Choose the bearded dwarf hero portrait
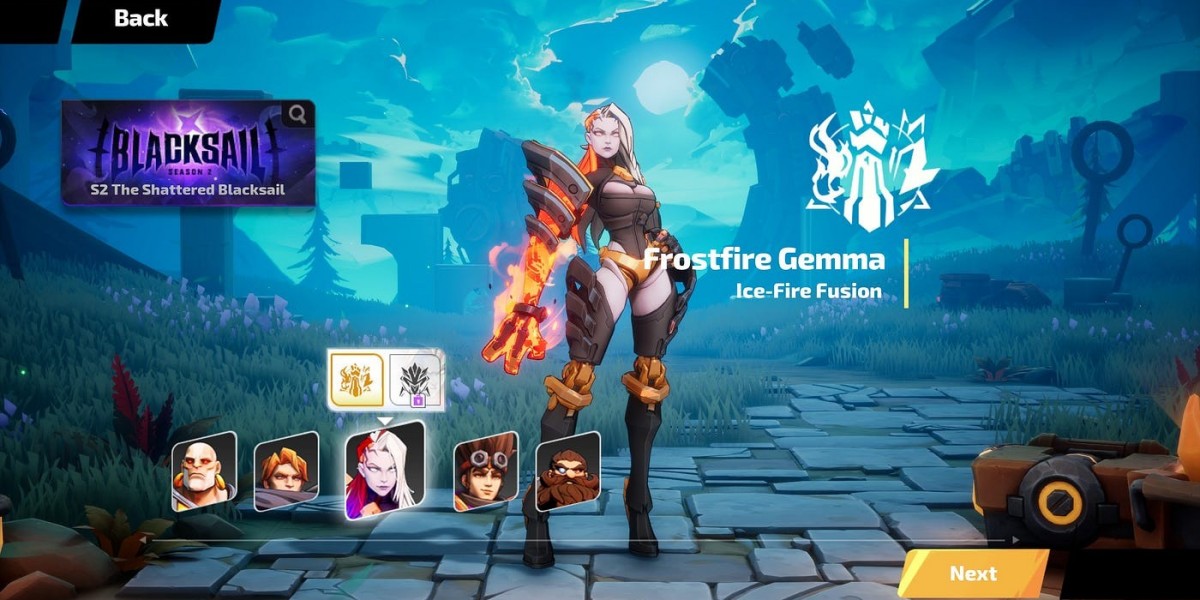The width and height of the screenshot is (1200, 600). pyautogui.click(x=567, y=471)
